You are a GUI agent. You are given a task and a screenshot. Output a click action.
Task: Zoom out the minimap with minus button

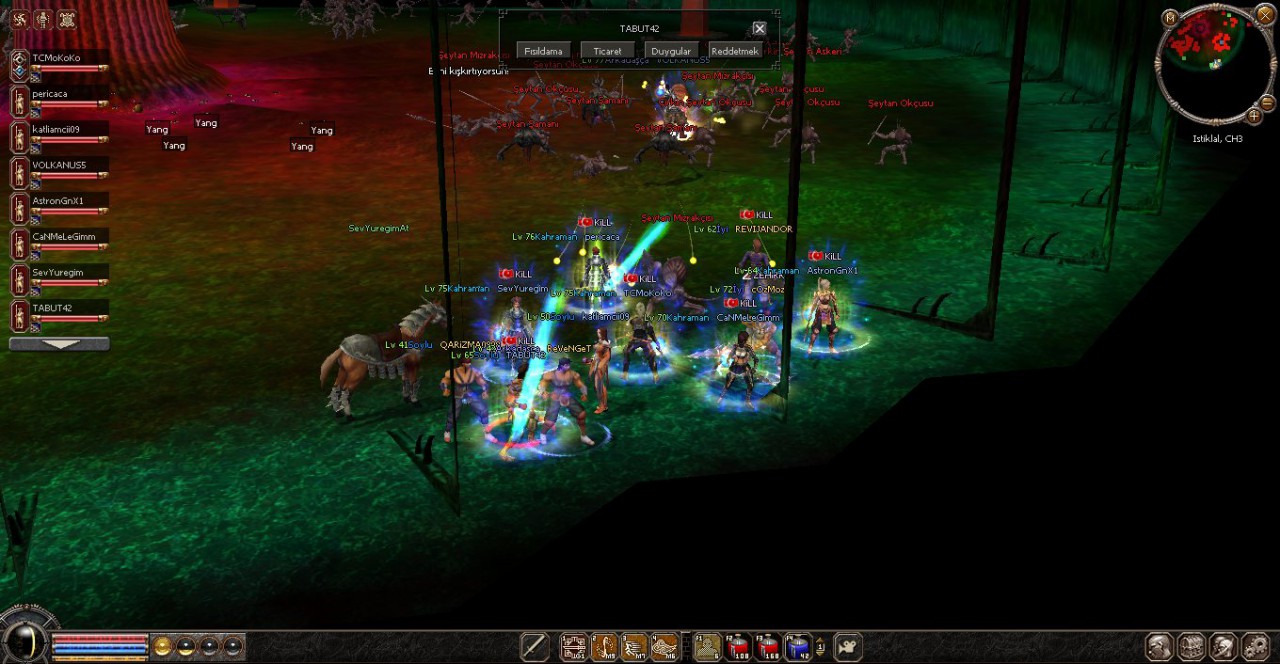click(1267, 103)
